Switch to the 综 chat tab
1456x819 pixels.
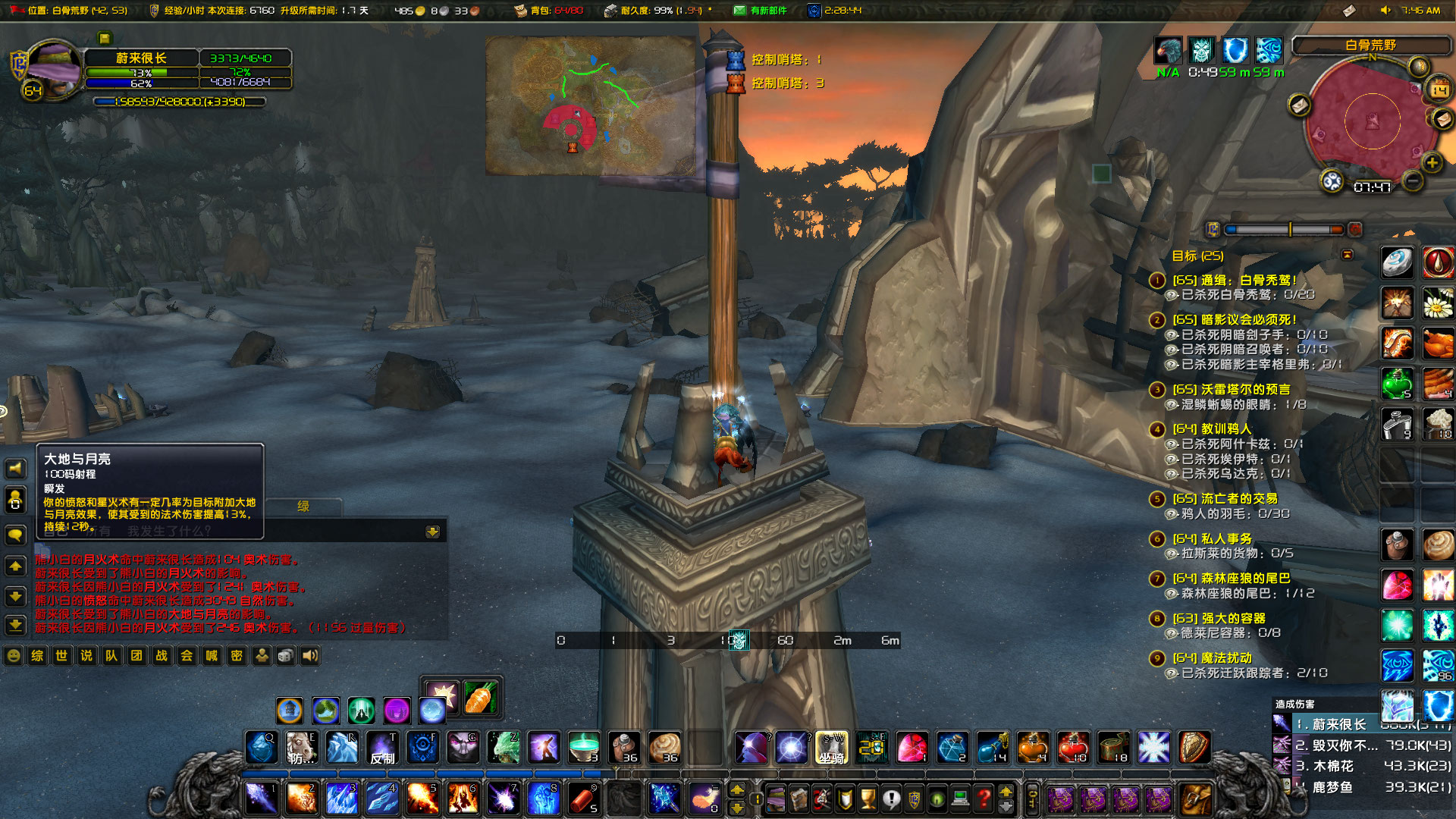37,656
